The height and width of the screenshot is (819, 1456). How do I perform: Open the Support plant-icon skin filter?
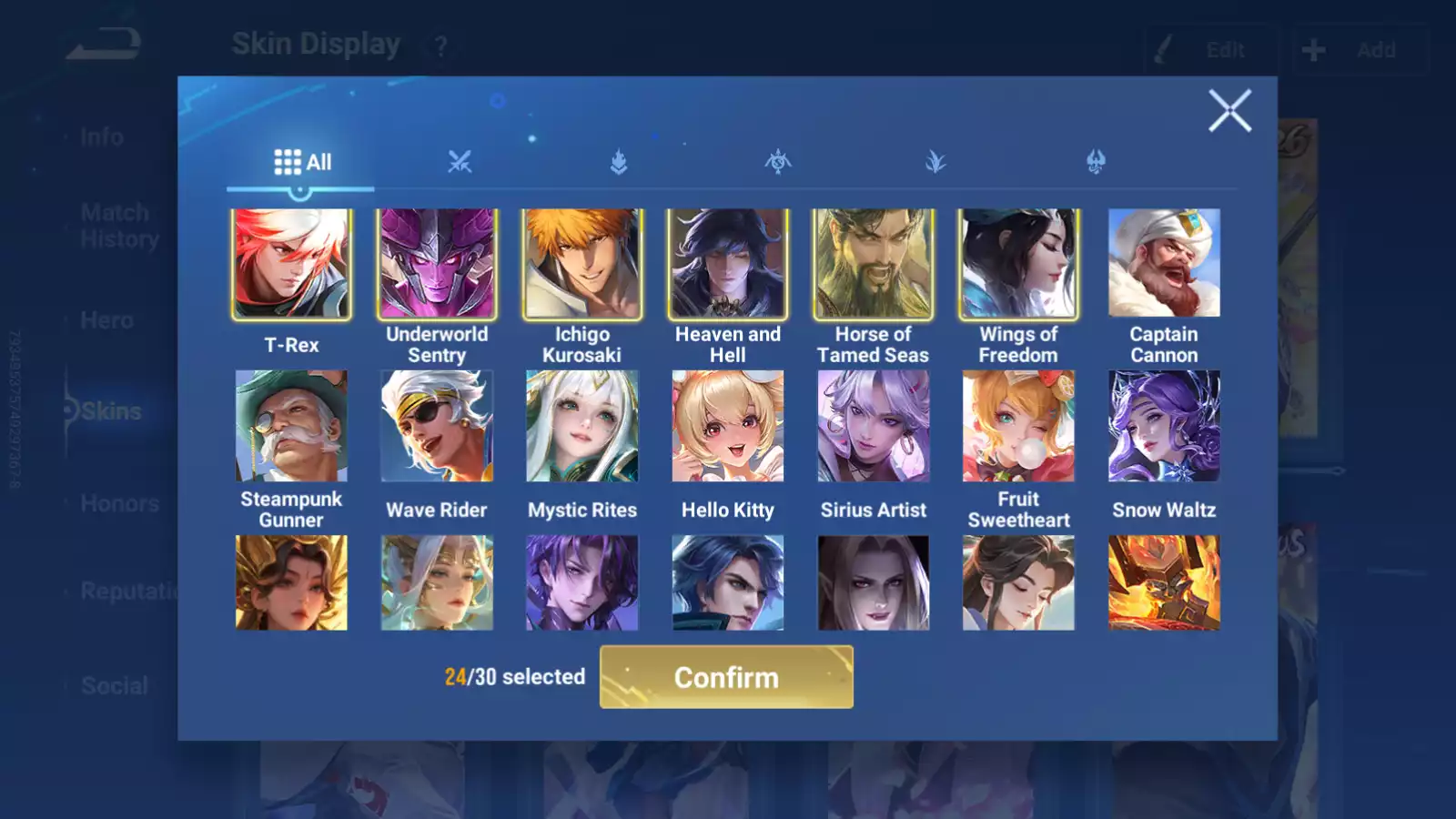[x=936, y=163]
